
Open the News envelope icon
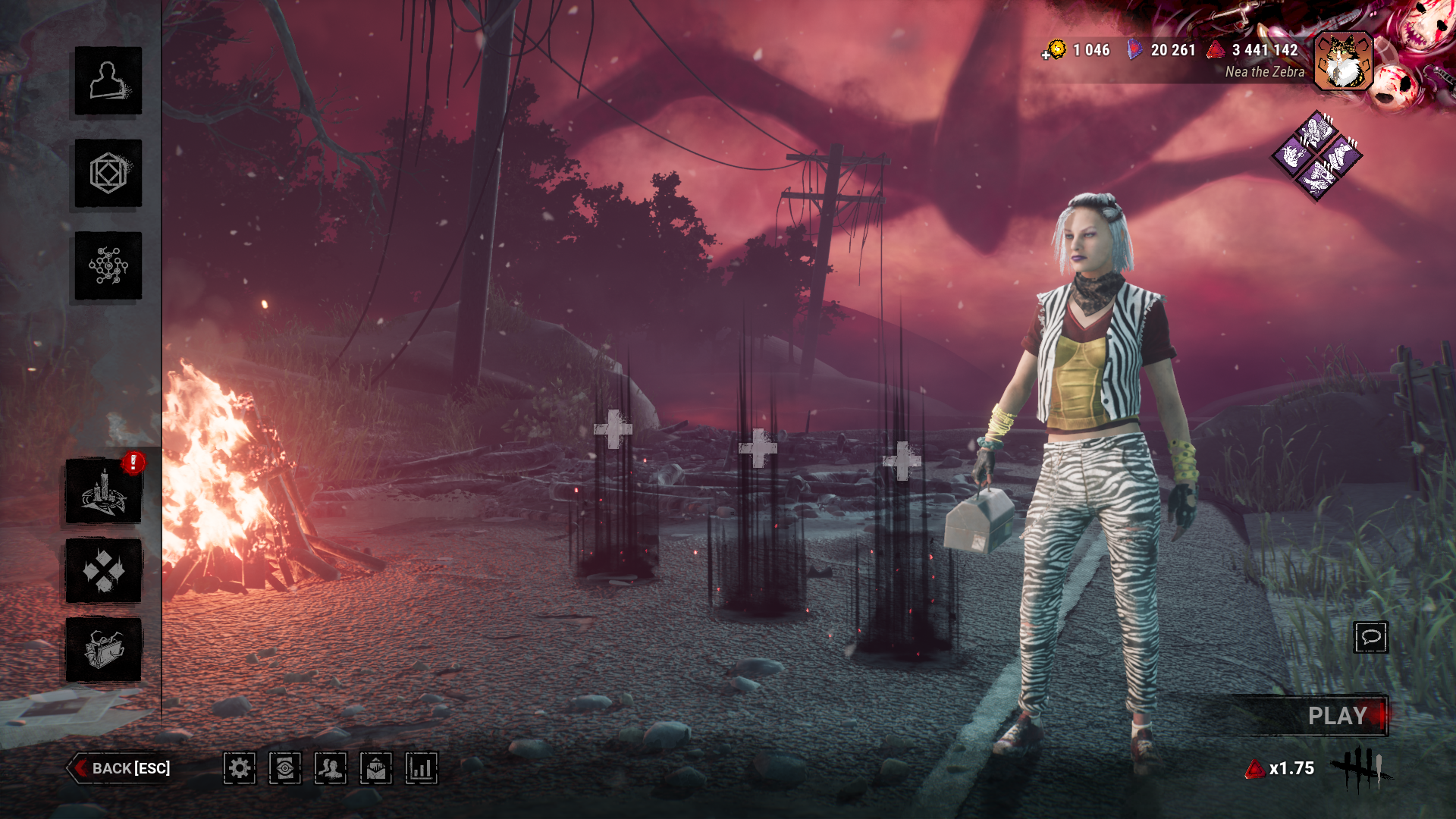click(375, 769)
